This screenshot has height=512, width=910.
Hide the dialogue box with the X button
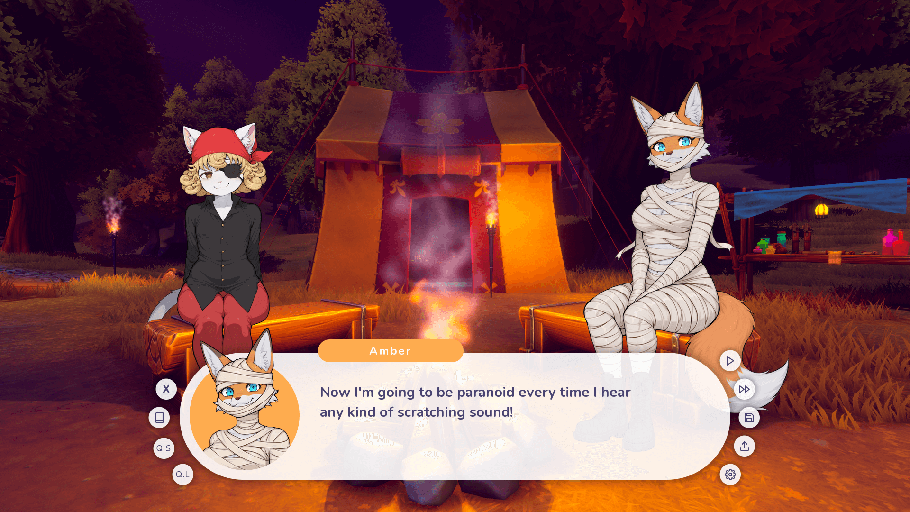click(x=166, y=389)
